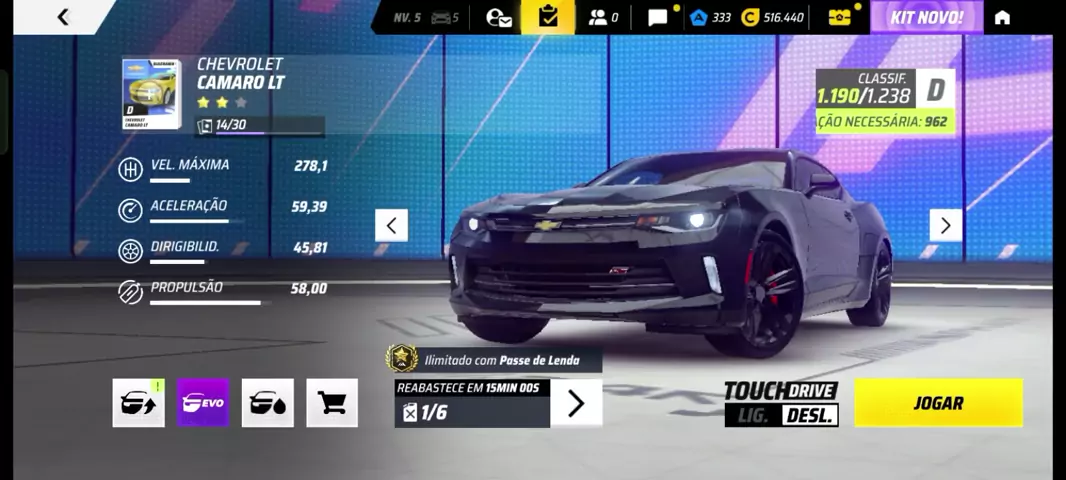
Task: Open the inbox mail icon
Action: (x=497, y=17)
